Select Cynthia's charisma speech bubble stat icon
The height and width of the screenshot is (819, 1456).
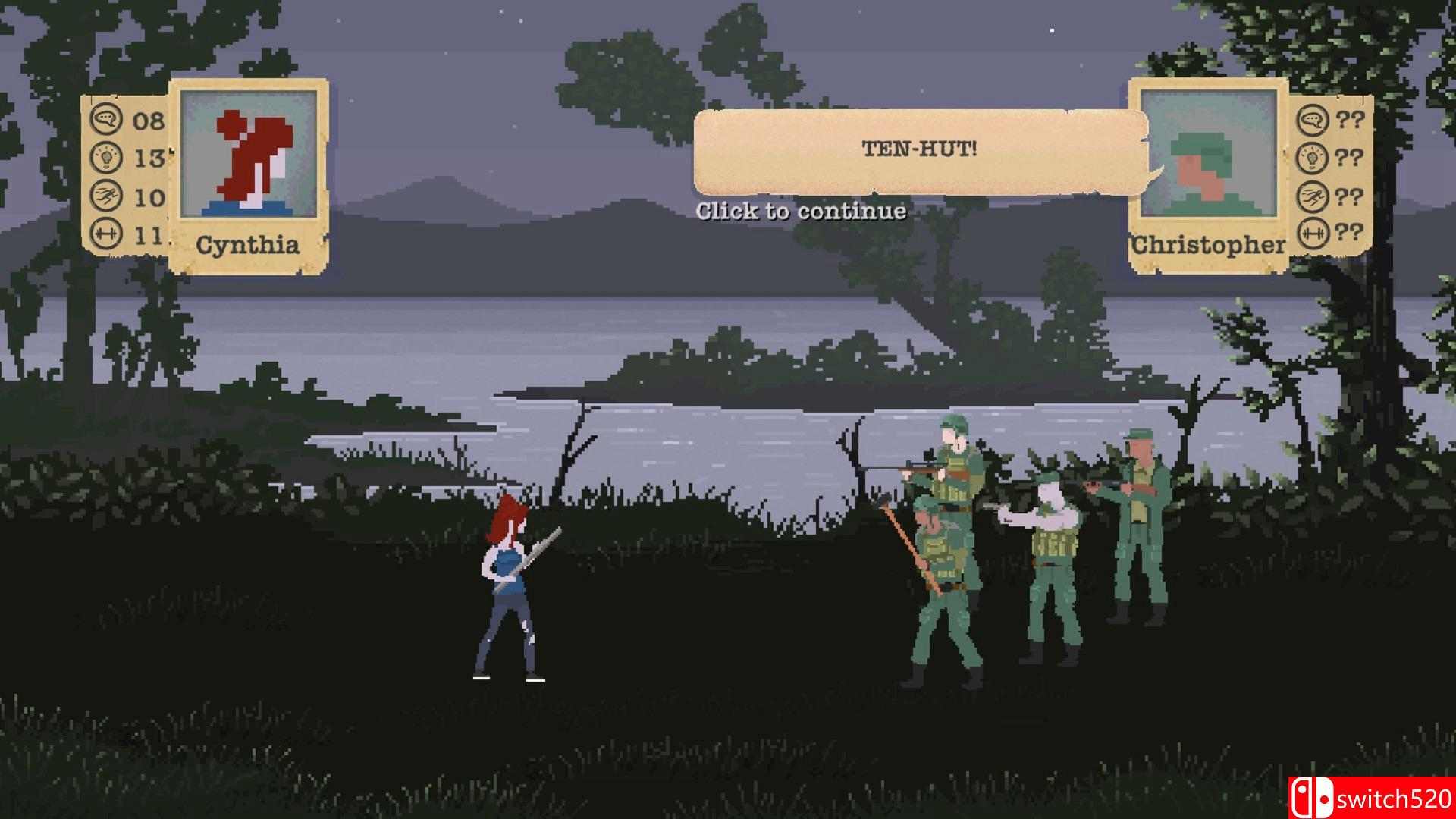coord(108,119)
